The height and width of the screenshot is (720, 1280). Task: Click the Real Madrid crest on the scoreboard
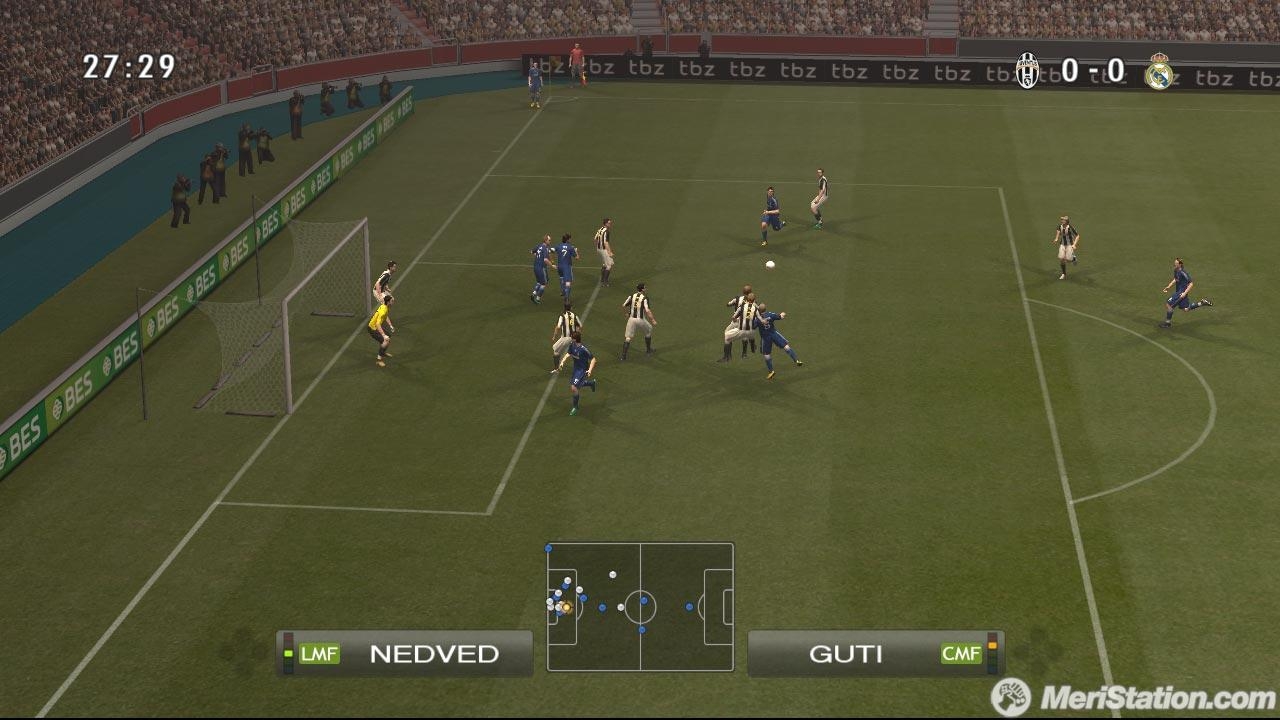(1158, 72)
